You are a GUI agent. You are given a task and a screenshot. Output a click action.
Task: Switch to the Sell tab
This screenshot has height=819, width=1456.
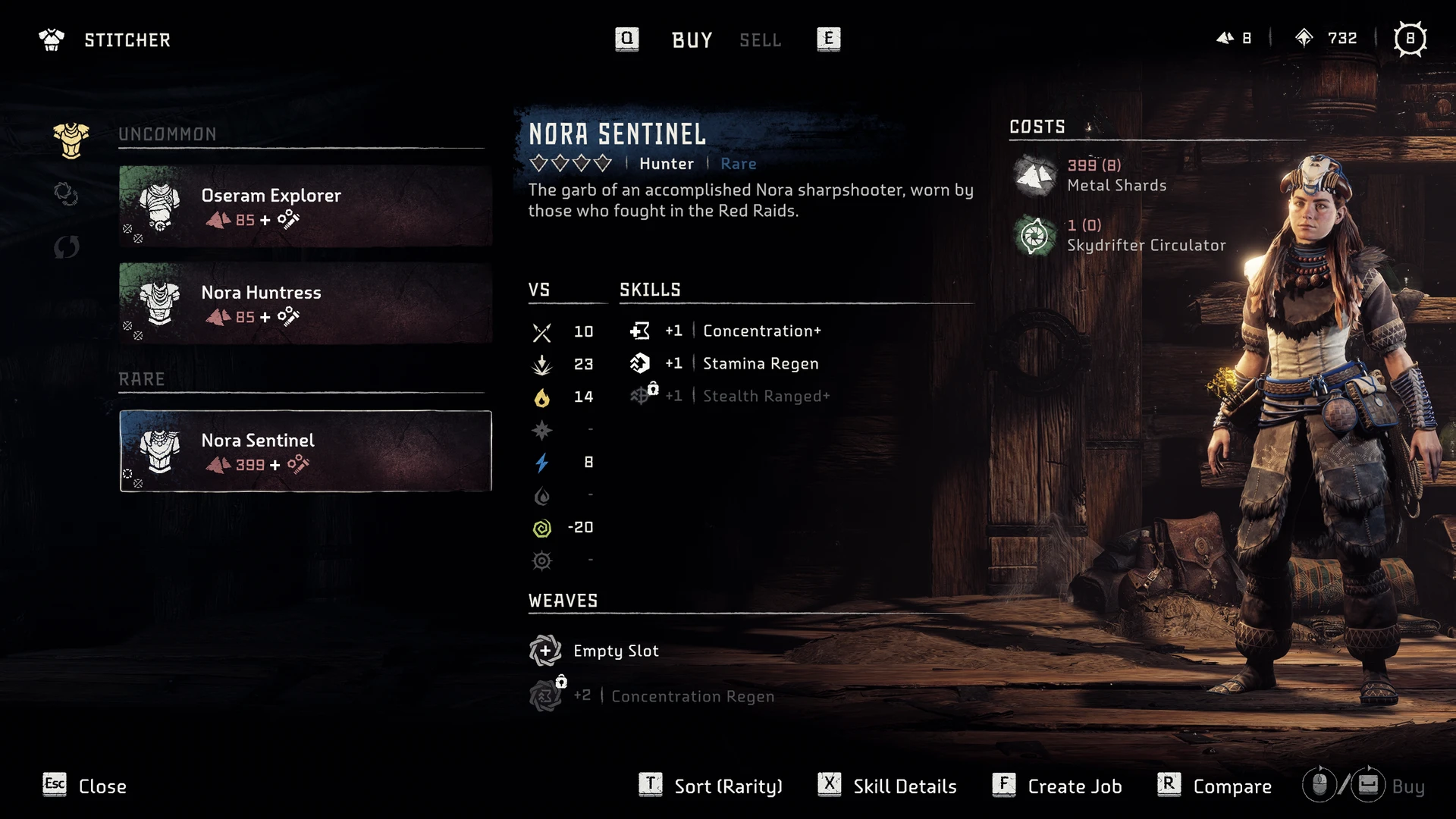[x=760, y=39]
